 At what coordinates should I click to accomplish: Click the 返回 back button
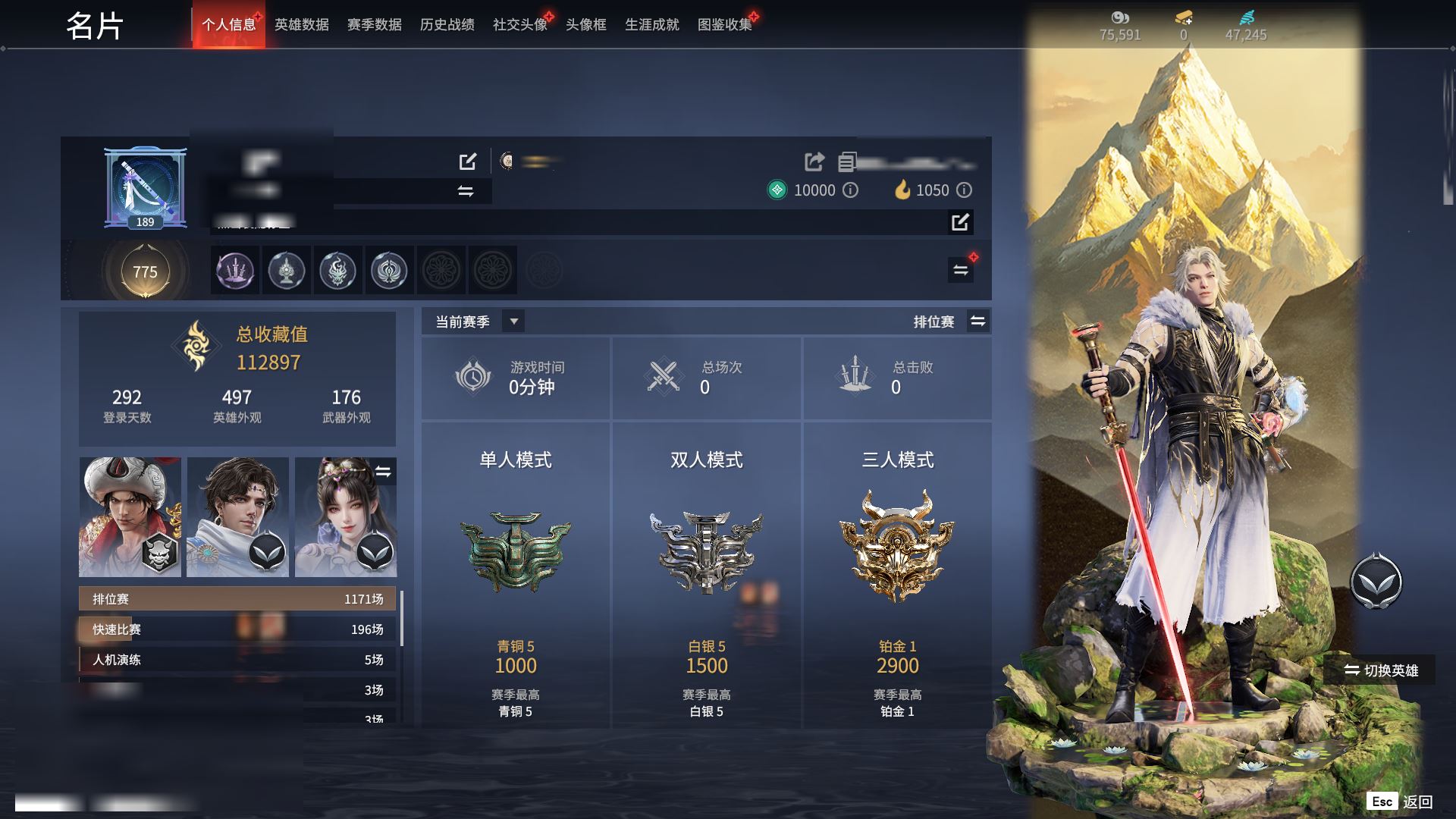(1401, 802)
